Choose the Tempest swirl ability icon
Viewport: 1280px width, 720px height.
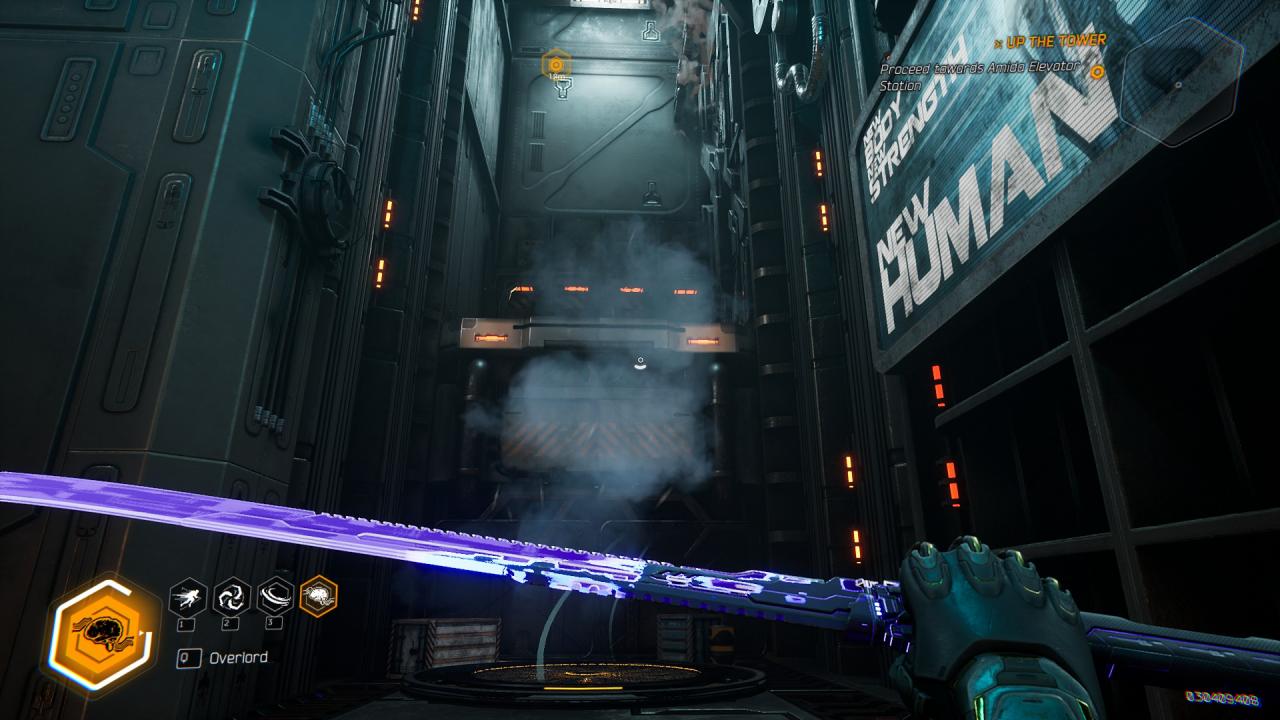coord(232,597)
